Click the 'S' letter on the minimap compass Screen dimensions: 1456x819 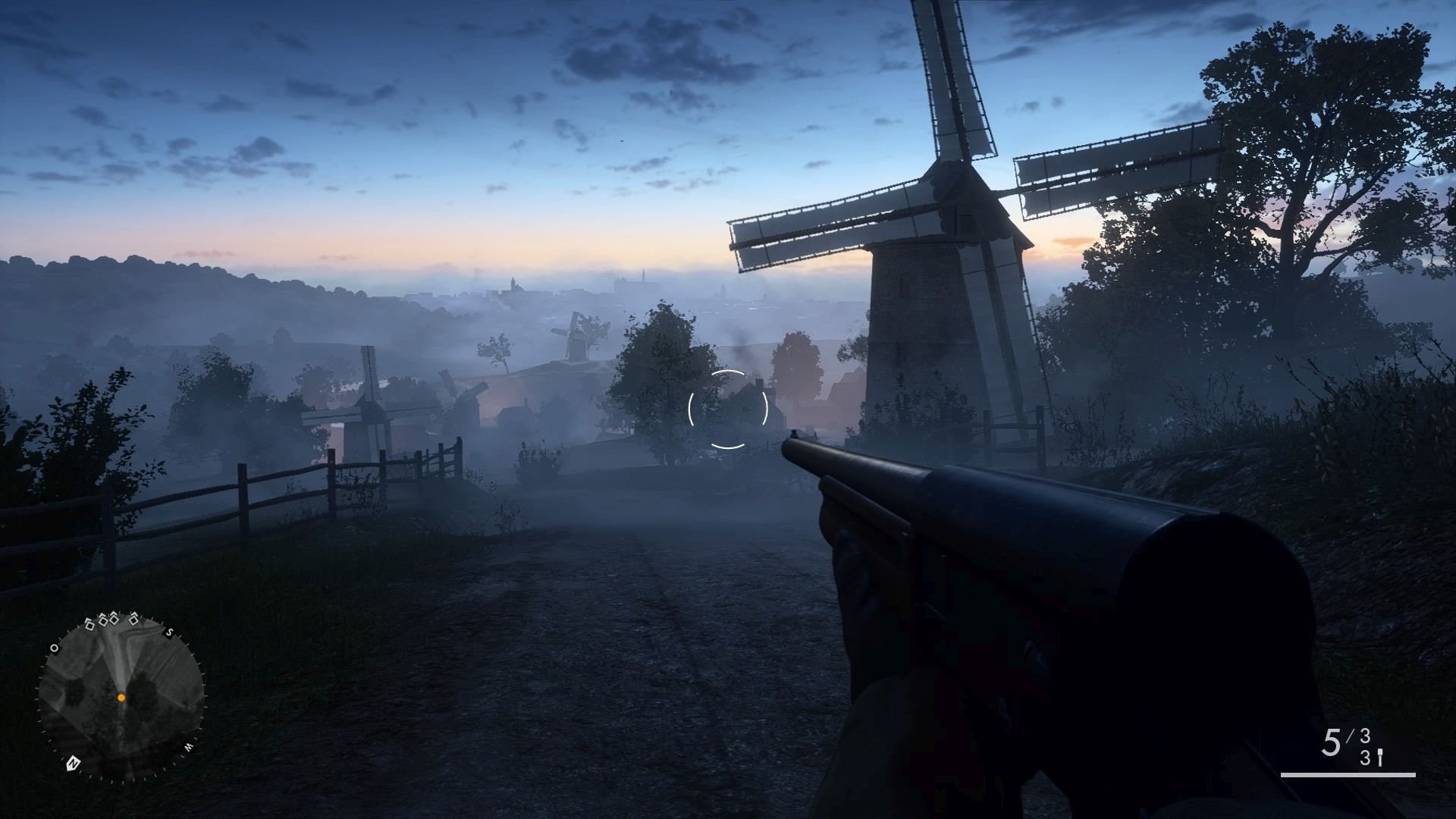(x=169, y=632)
